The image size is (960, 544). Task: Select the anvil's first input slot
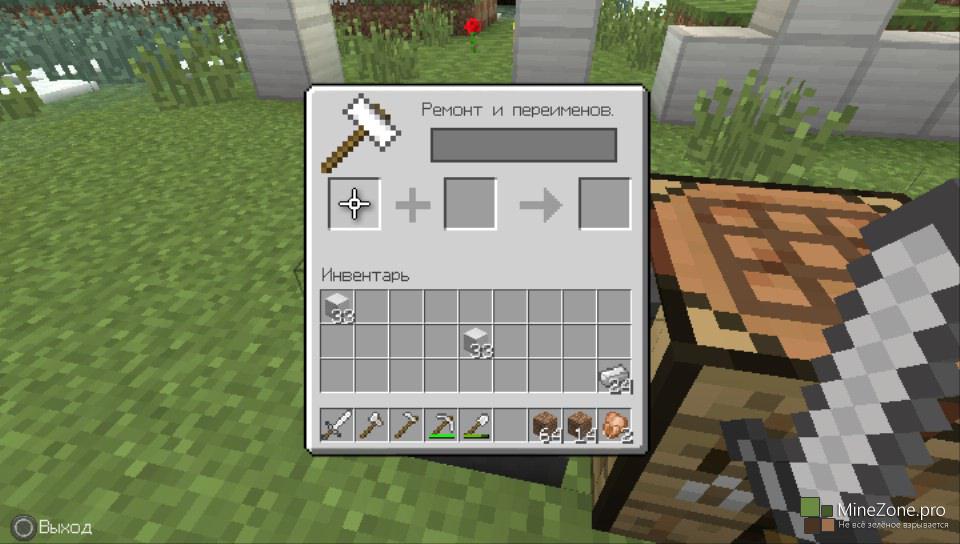354,204
